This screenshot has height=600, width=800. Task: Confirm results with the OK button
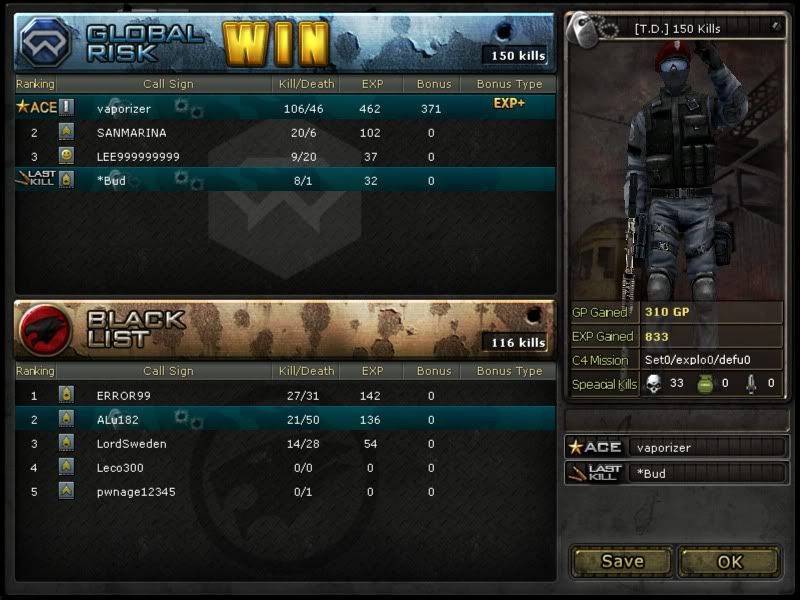click(x=730, y=561)
